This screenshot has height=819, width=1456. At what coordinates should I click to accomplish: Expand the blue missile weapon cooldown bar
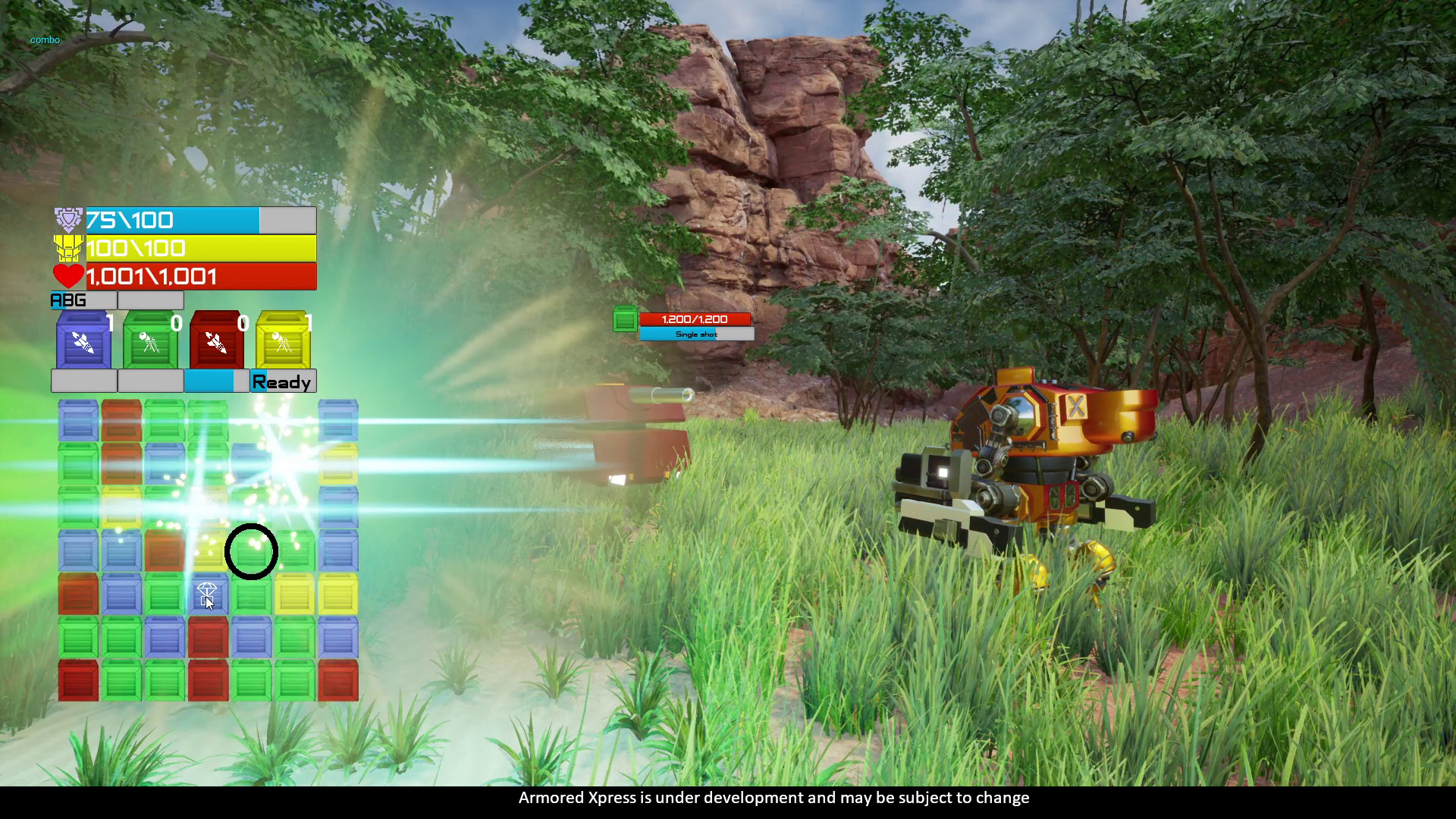(x=83, y=381)
